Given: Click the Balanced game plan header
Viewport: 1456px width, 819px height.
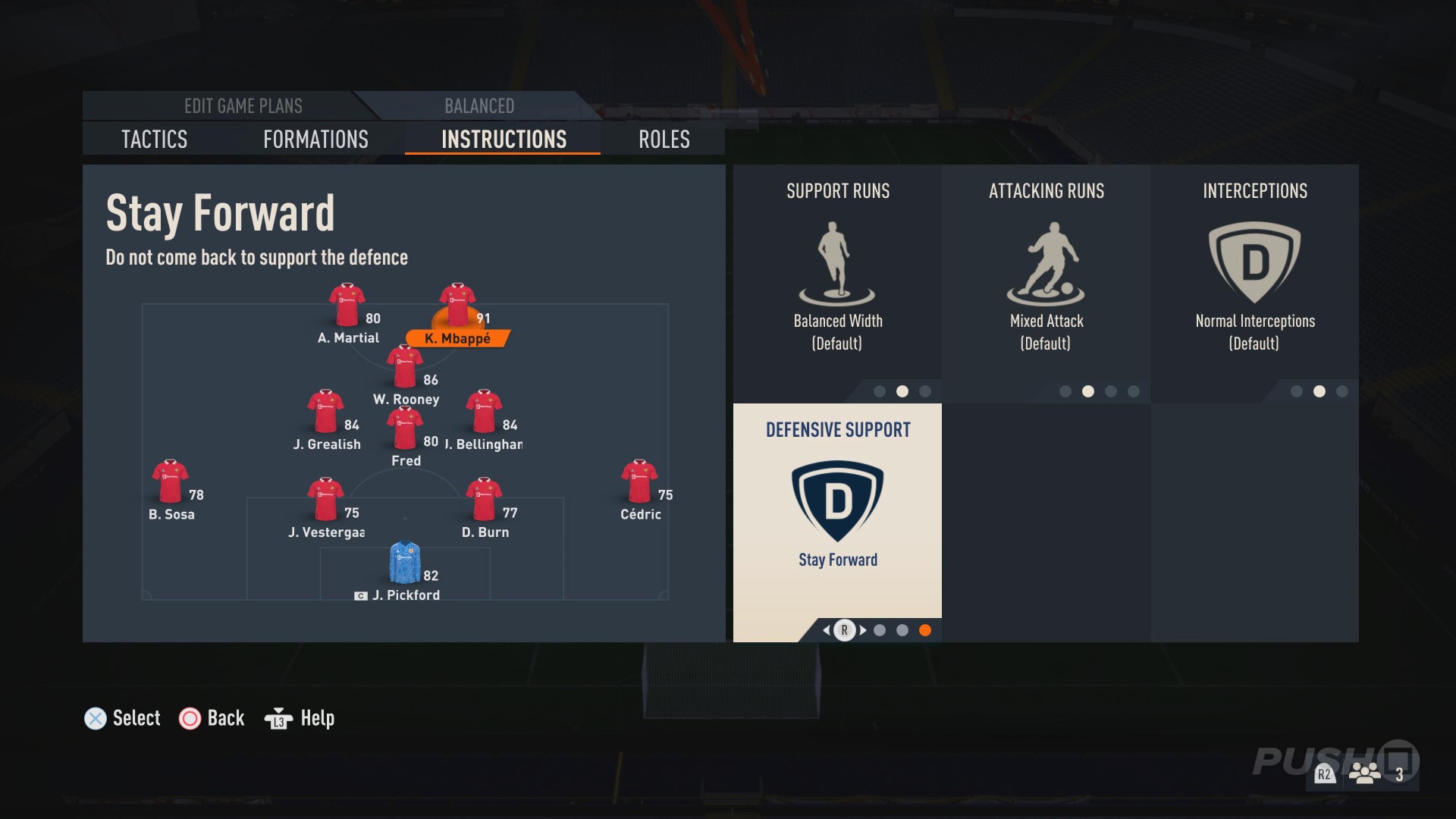Looking at the screenshot, I should (479, 106).
